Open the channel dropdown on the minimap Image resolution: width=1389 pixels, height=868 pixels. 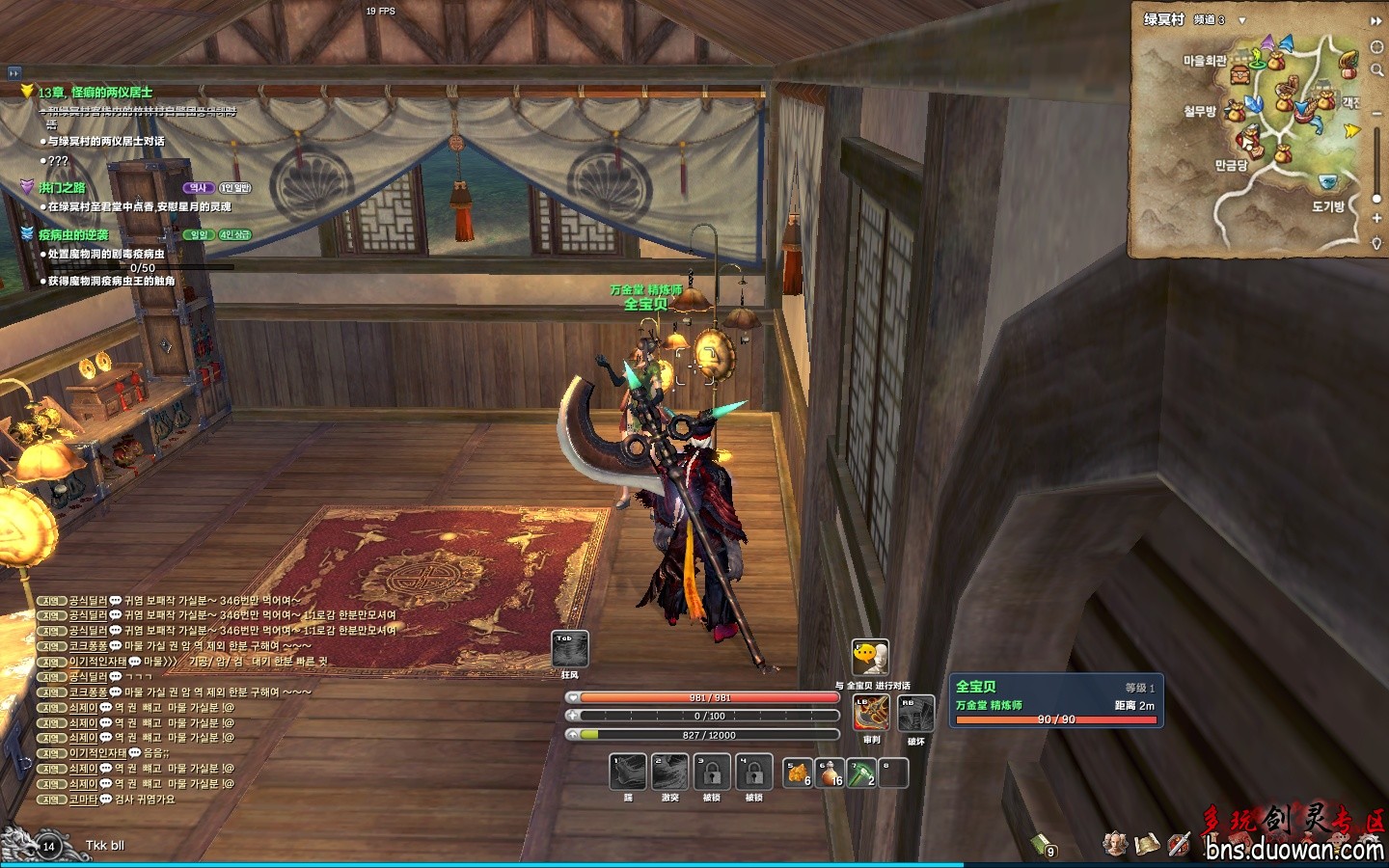[1242, 20]
